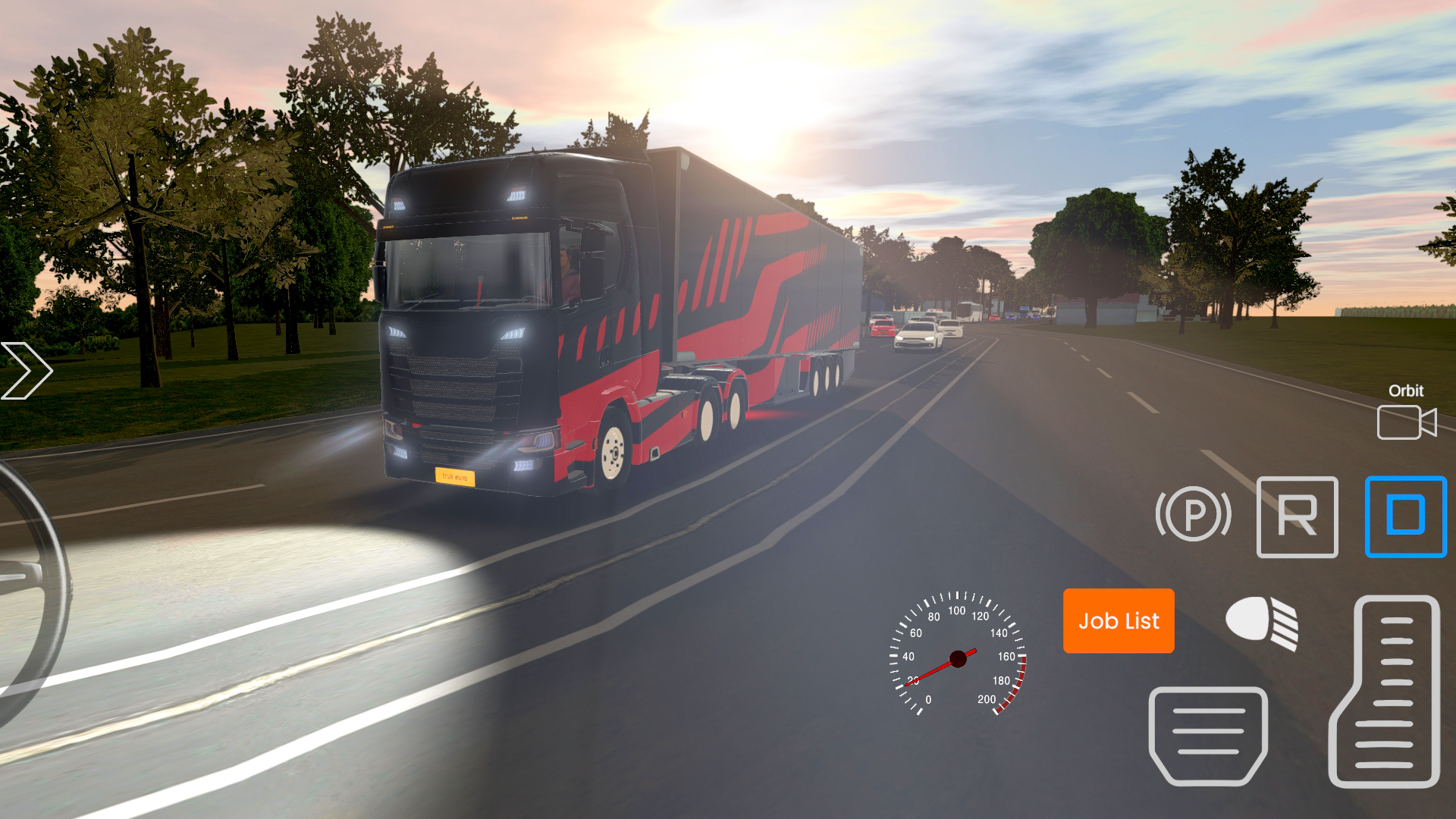The height and width of the screenshot is (819, 1456).
Task: Click the truck's yellow license plate
Action: pos(455,477)
